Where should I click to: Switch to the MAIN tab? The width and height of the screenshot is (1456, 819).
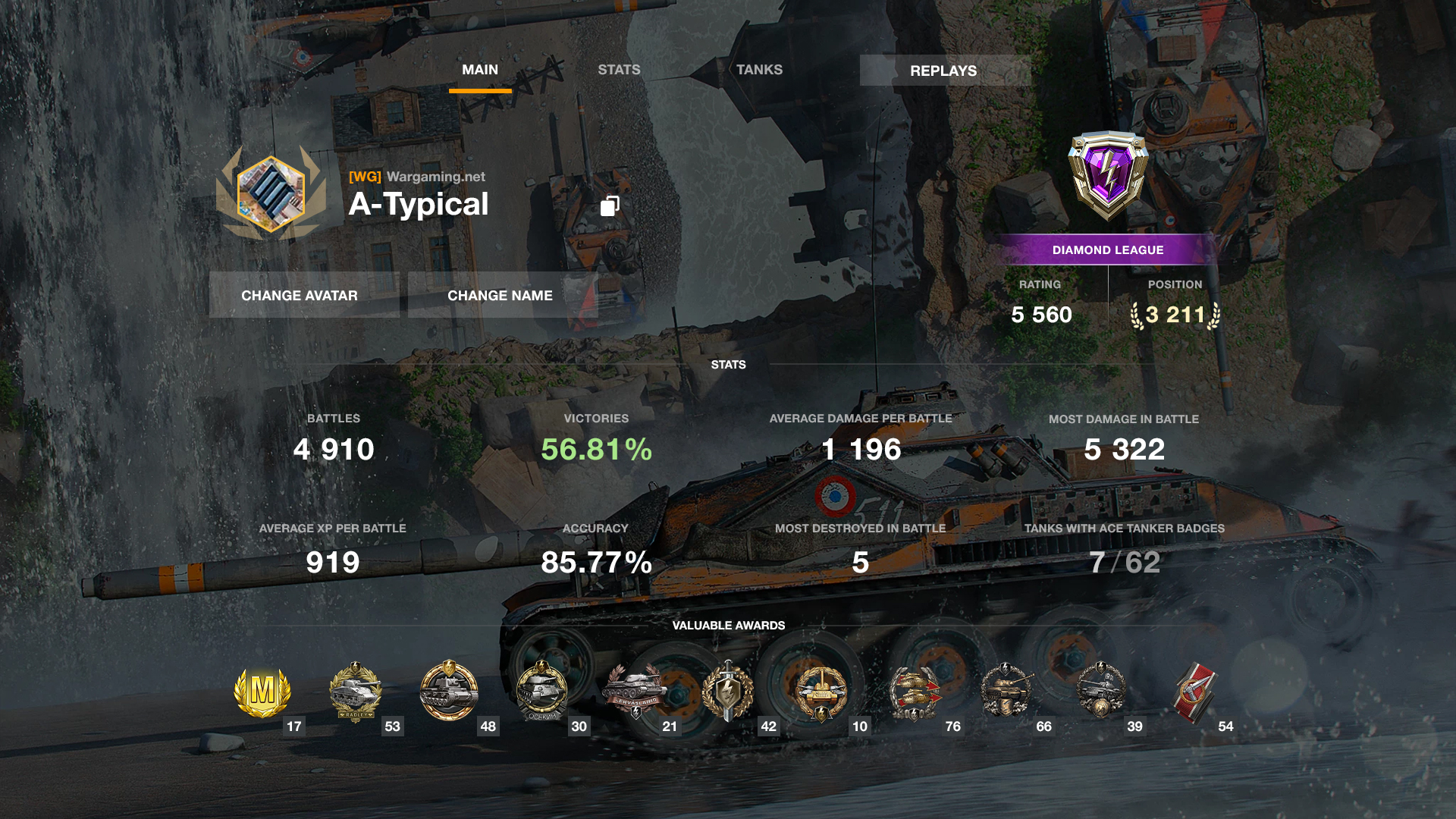click(480, 70)
